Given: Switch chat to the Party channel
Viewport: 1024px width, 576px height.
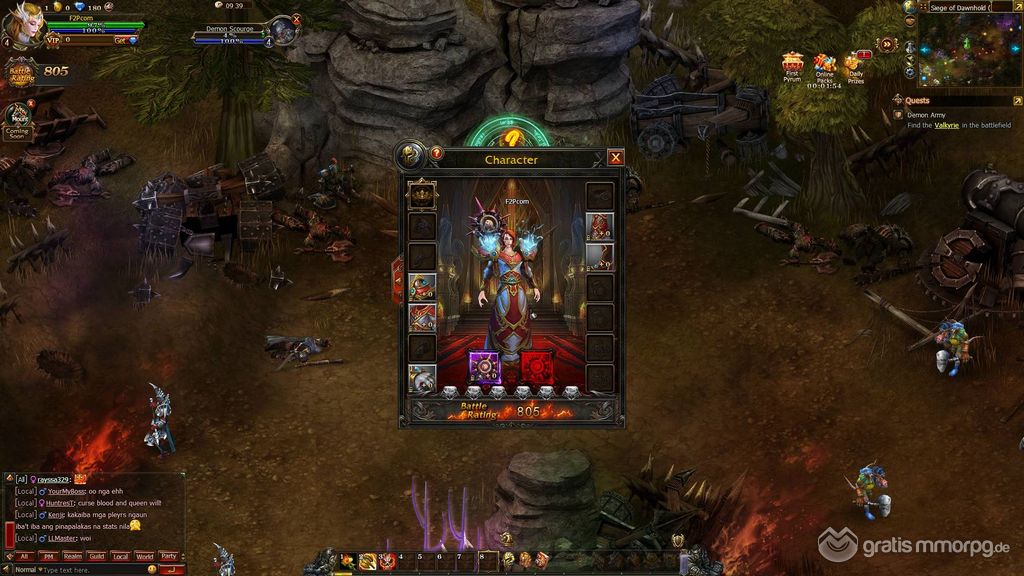Looking at the screenshot, I should point(168,556).
